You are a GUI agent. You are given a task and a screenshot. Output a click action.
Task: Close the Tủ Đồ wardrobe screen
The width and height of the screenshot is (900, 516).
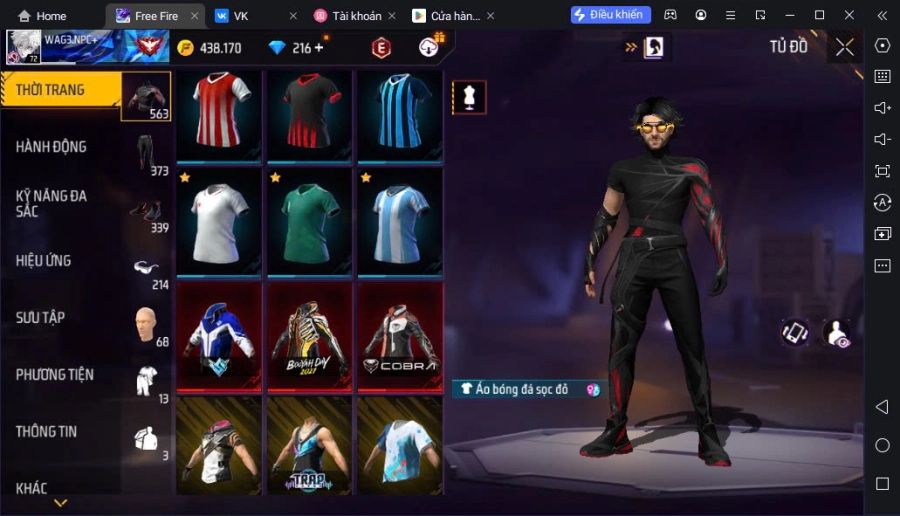click(845, 47)
